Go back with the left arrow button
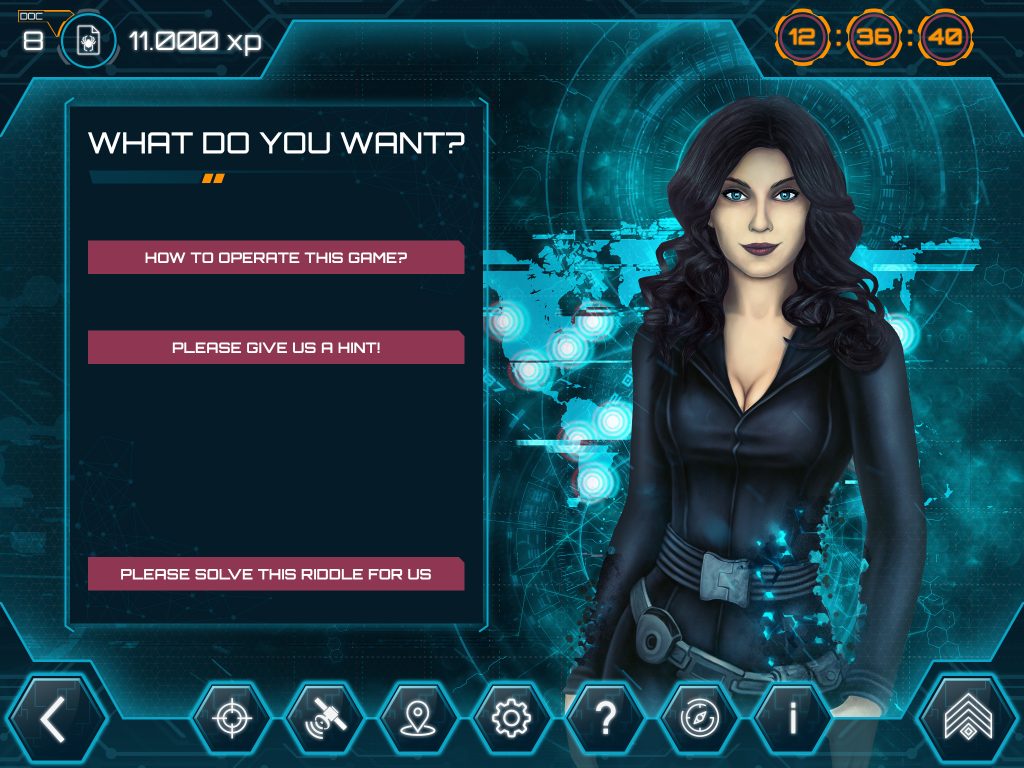The height and width of the screenshot is (768, 1024). point(56,718)
